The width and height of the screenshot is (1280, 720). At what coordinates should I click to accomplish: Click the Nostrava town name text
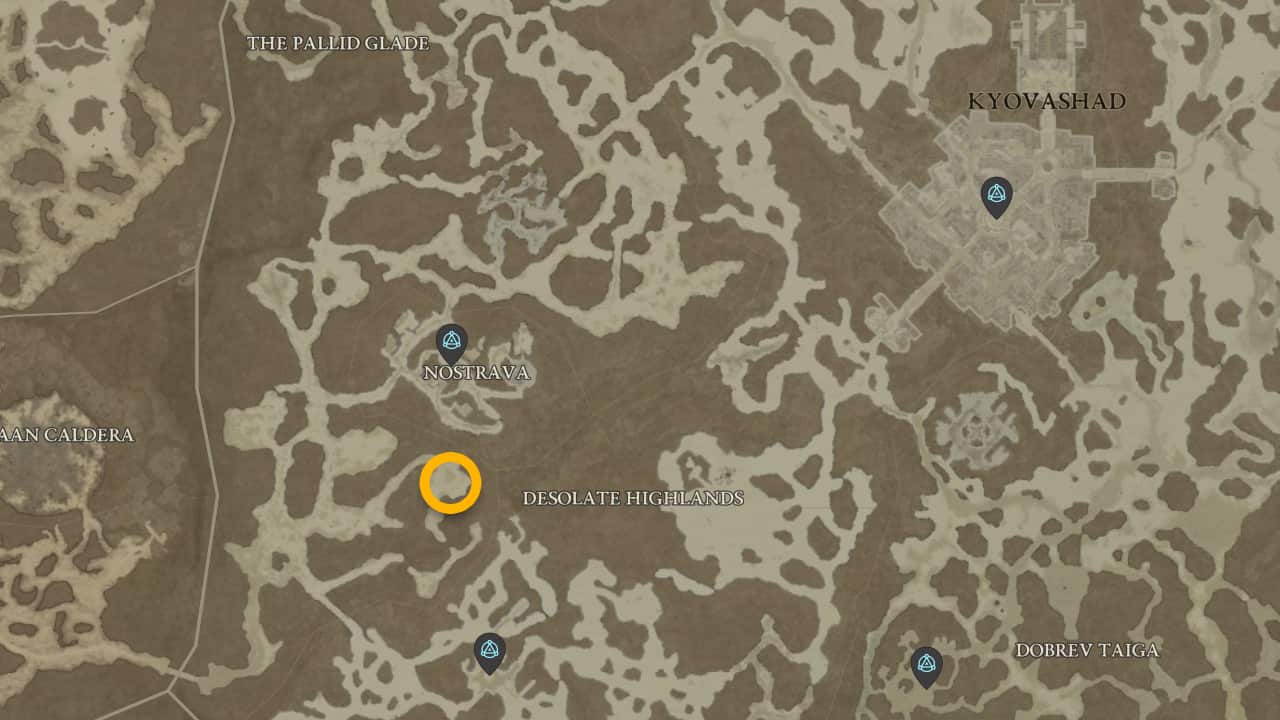475,374
